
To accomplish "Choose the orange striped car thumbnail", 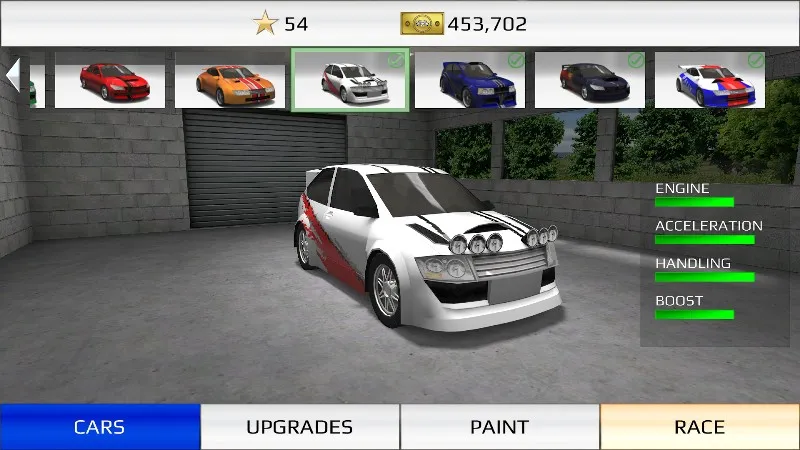I will click(x=230, y=80).
